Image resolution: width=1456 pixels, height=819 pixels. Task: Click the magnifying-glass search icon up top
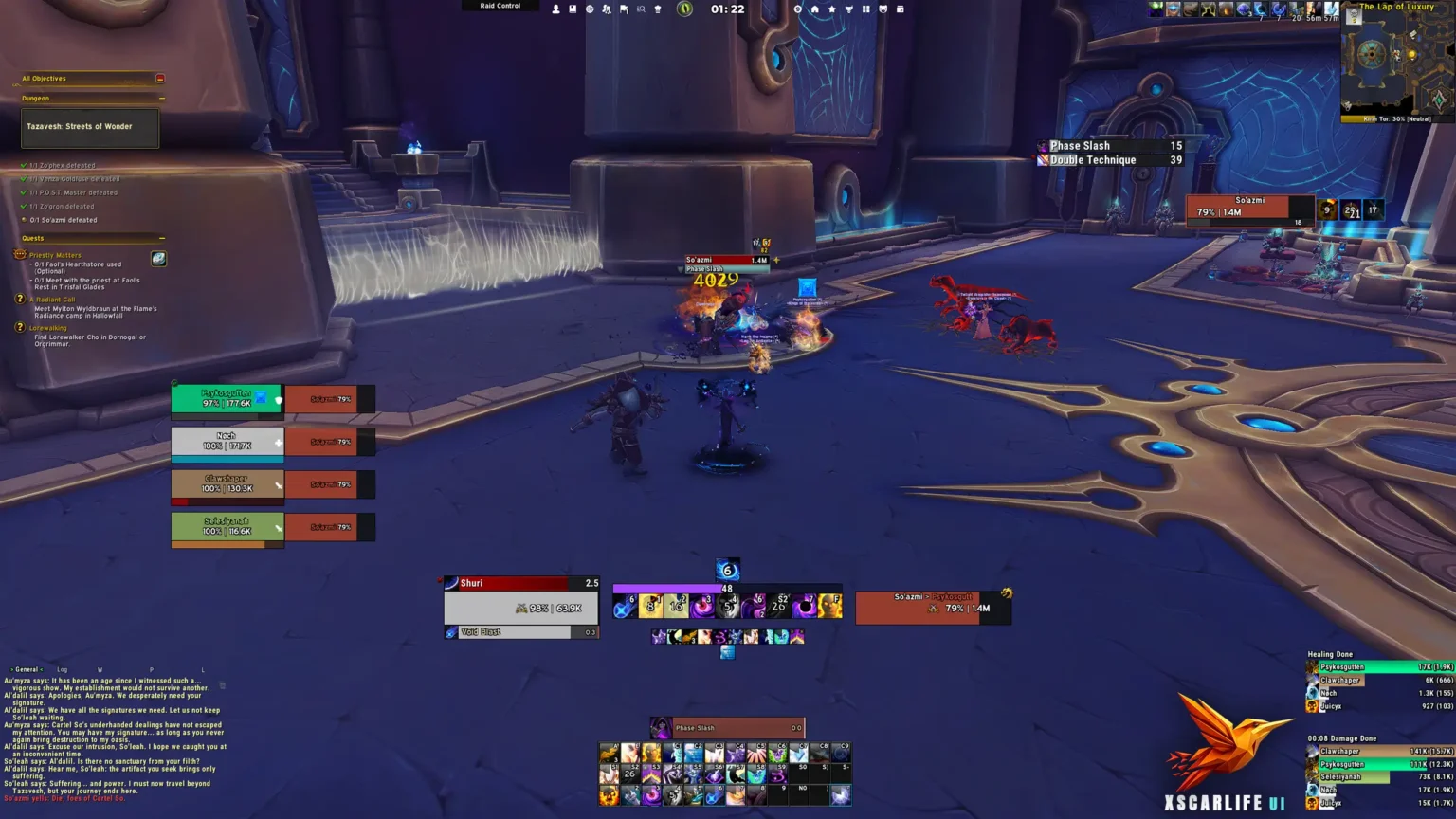(x=641, y=8)
